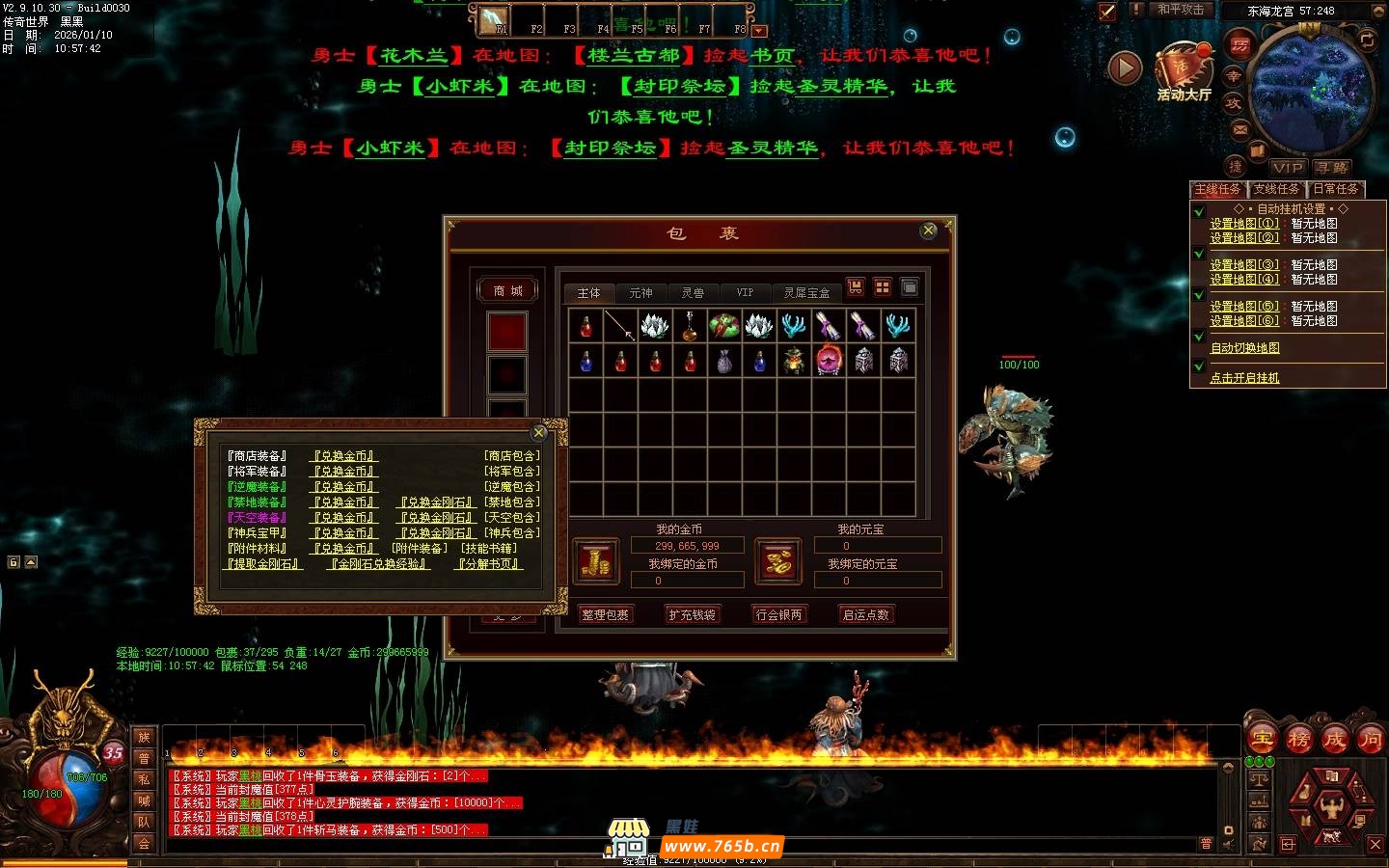Screen dimensions: 1389x868
Task: Click the 启运点数 button
Action: click(x=866, y=614)
